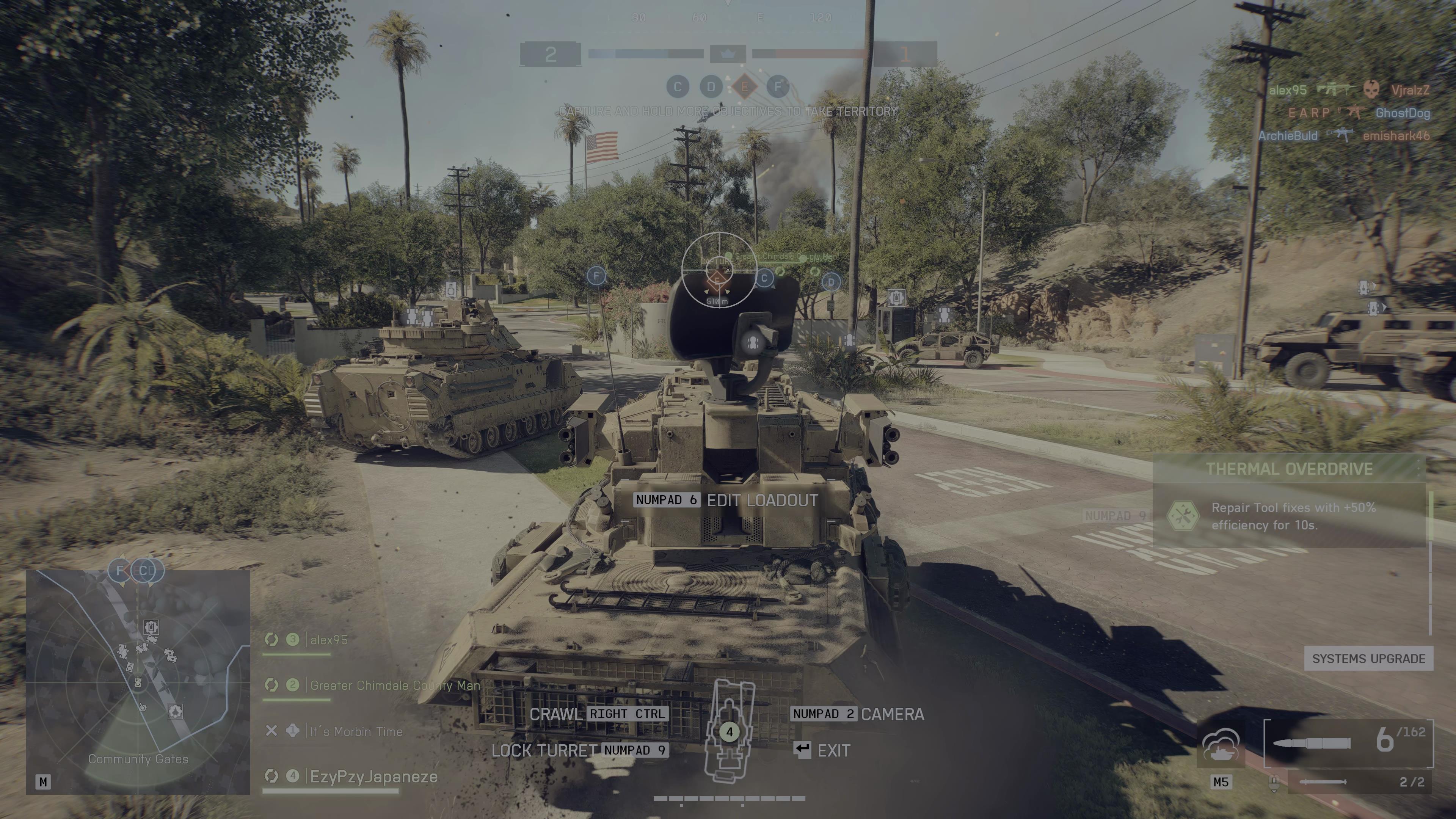Open the Thermal Overdrive perk panel

1289,469
